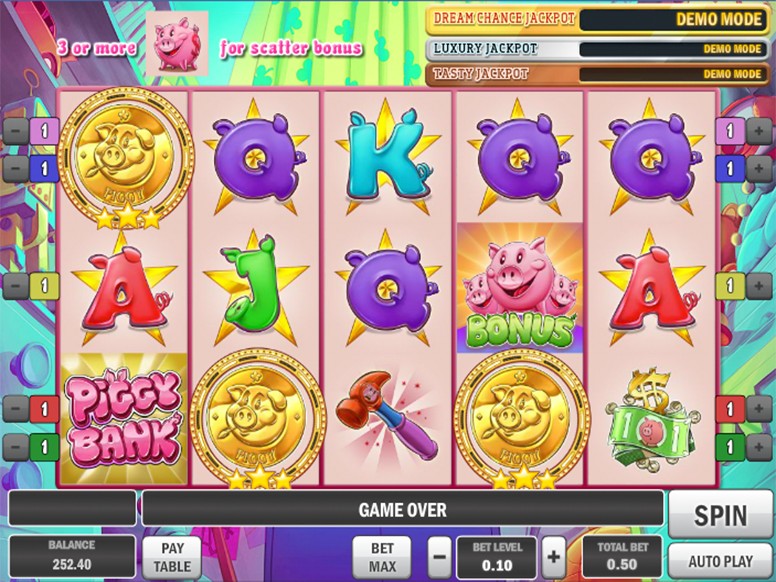This screenshot has width=776, height=582.
Task: Increase bet level with plus button
Action: [x=554, y=557]
